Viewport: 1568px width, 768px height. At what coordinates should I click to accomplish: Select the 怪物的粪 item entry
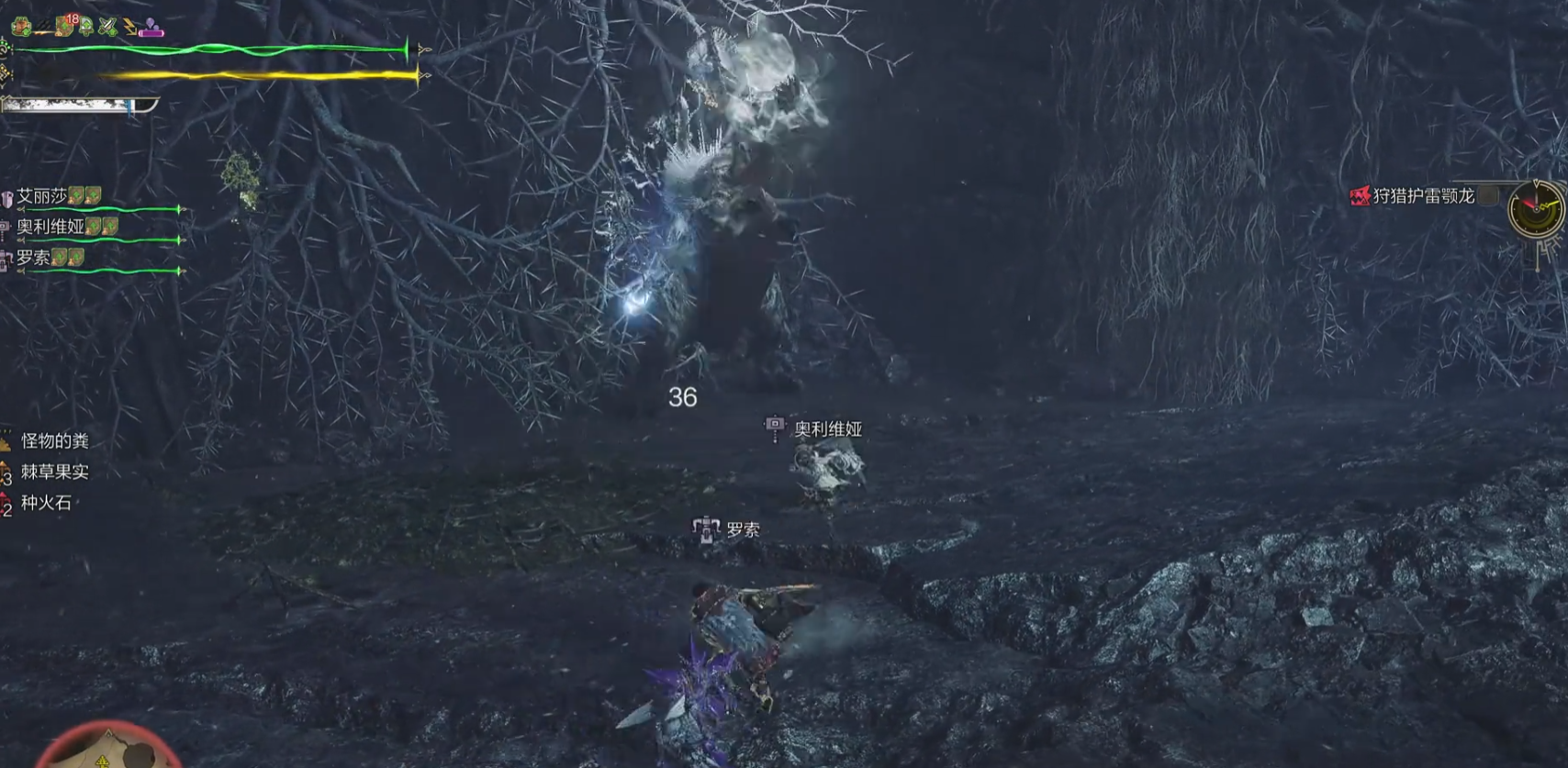pyautogui.click(x=54, y=441)
